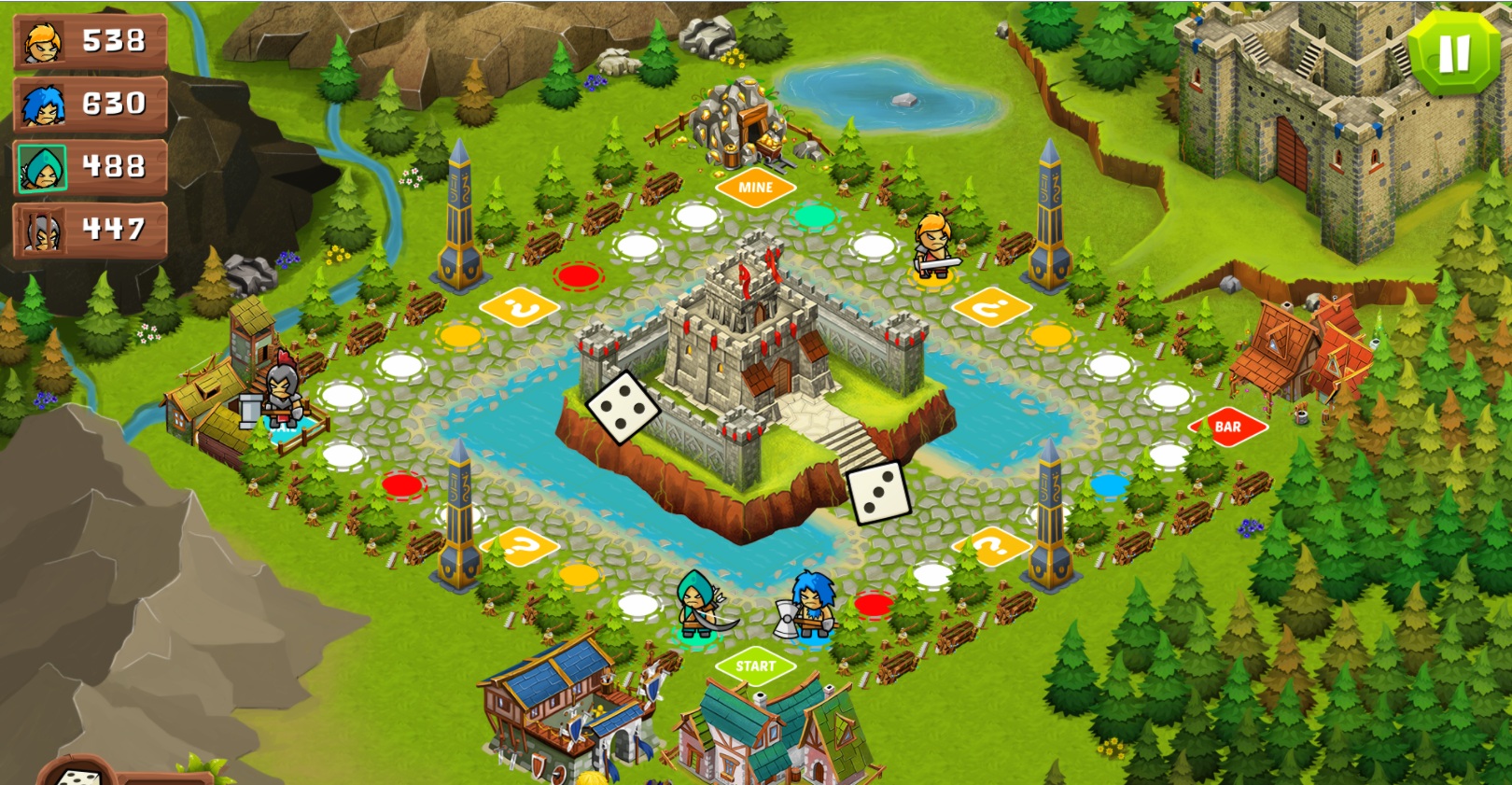The width and height of the screenshot is (1512, 785).
Task: Click the dice button in the bottom corner
Action: (78, 775)
